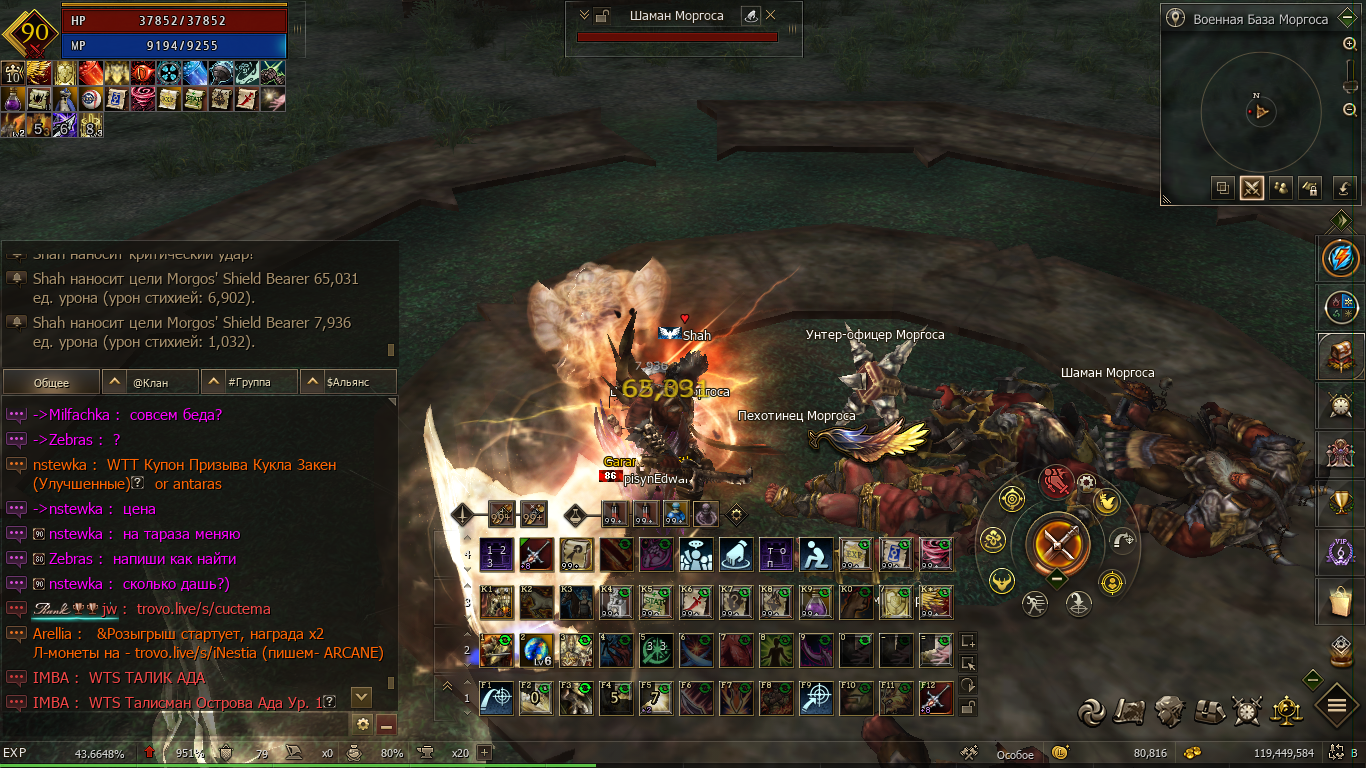Toggle the party members minimap button

1281,188
